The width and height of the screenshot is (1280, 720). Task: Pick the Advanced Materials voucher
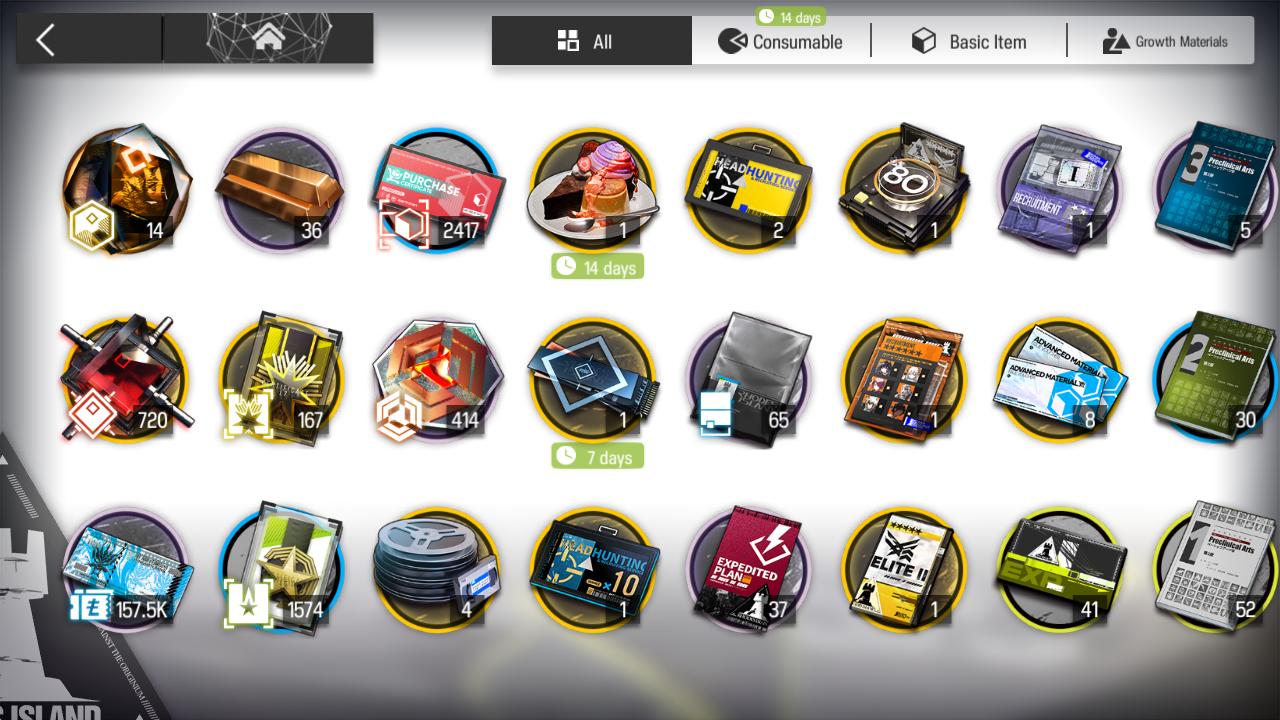(1060, 380)
